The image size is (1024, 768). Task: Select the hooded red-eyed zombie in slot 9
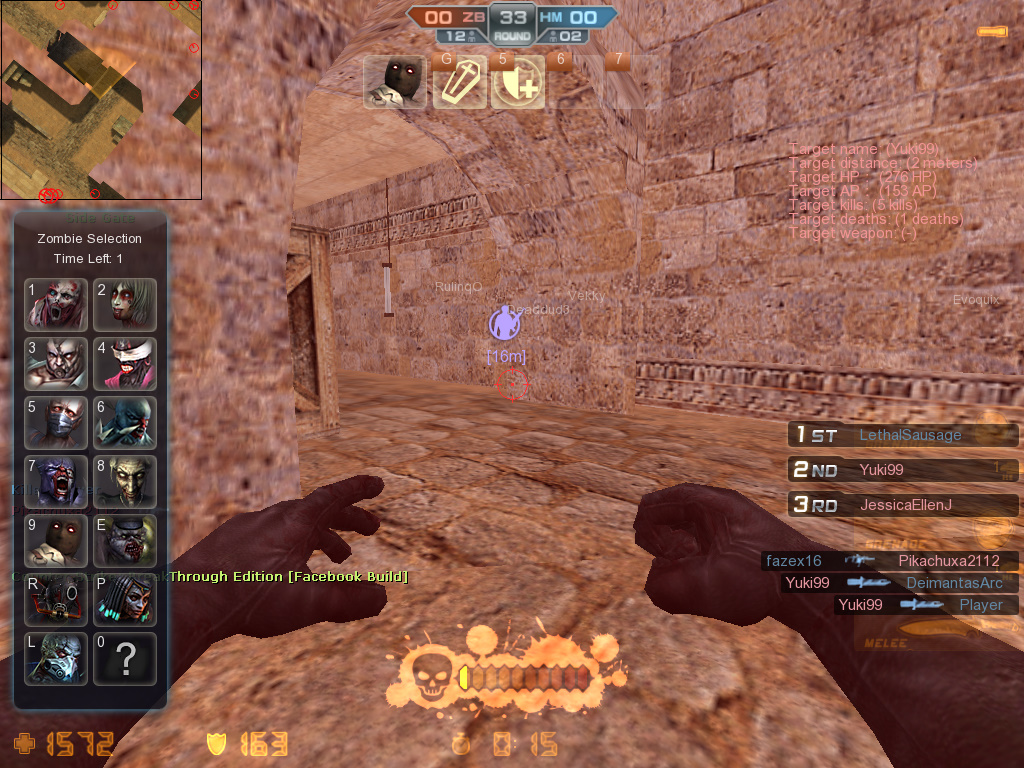pyautogui.click(x=57, y=541)
